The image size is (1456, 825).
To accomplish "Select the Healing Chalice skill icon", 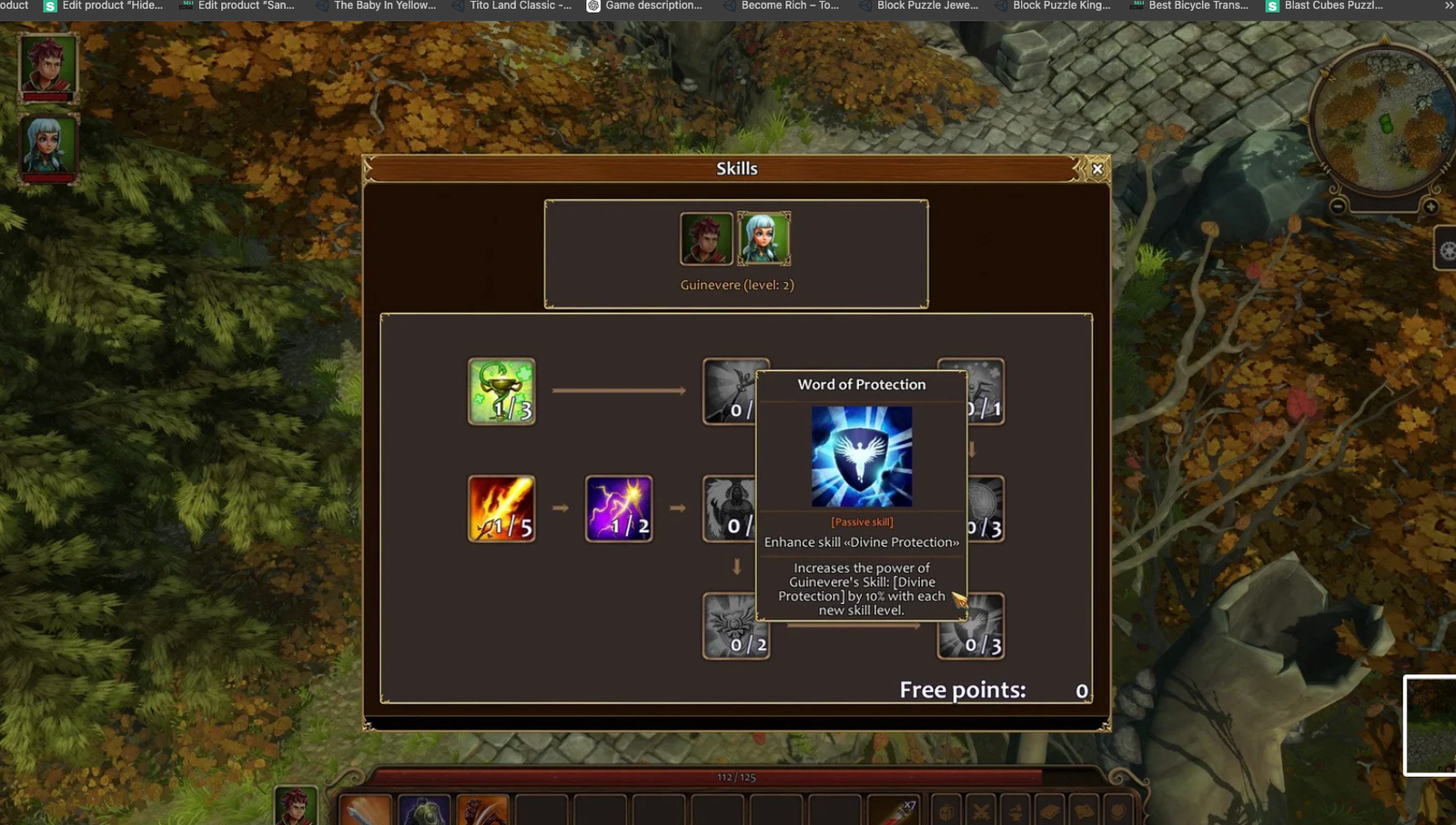I will point(501,393).
